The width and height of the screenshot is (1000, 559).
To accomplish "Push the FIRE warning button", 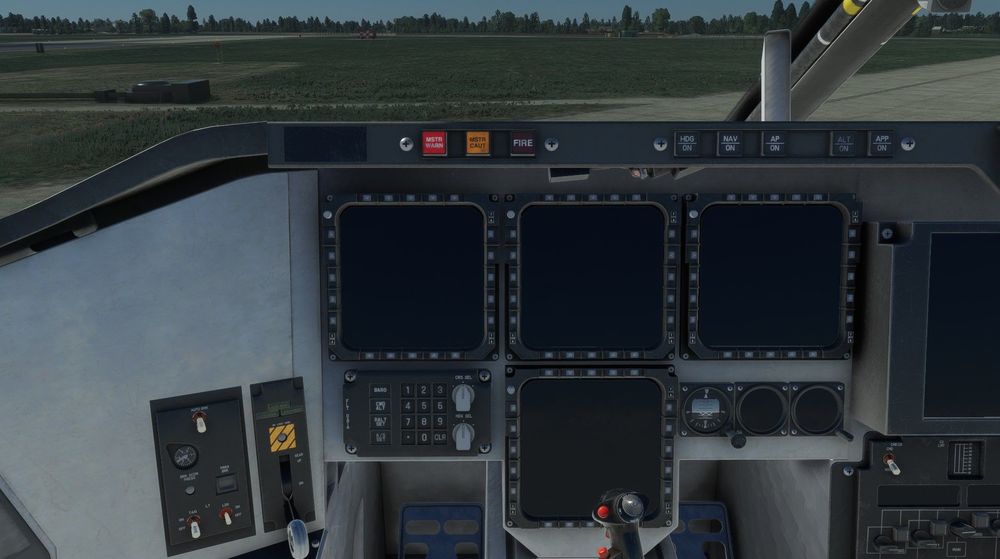I will pos(523,143).
